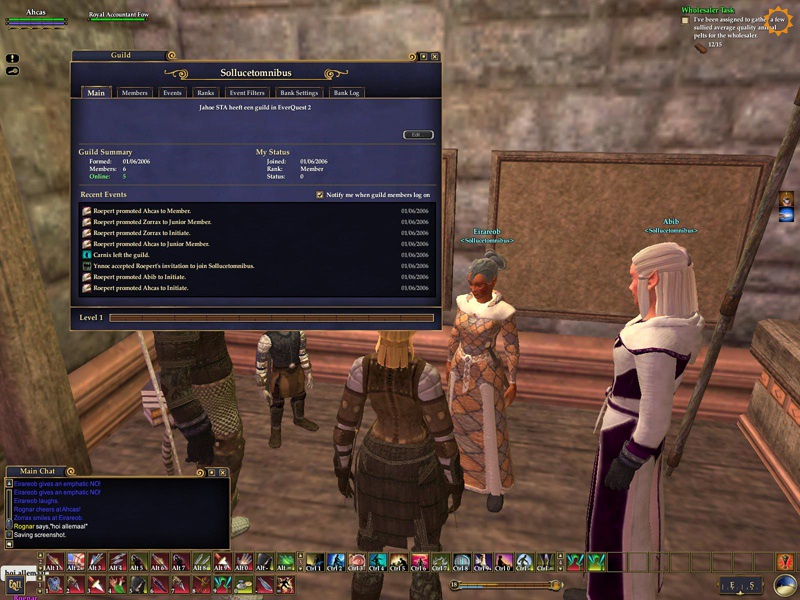Switch to the Members tab

(134, 93)
